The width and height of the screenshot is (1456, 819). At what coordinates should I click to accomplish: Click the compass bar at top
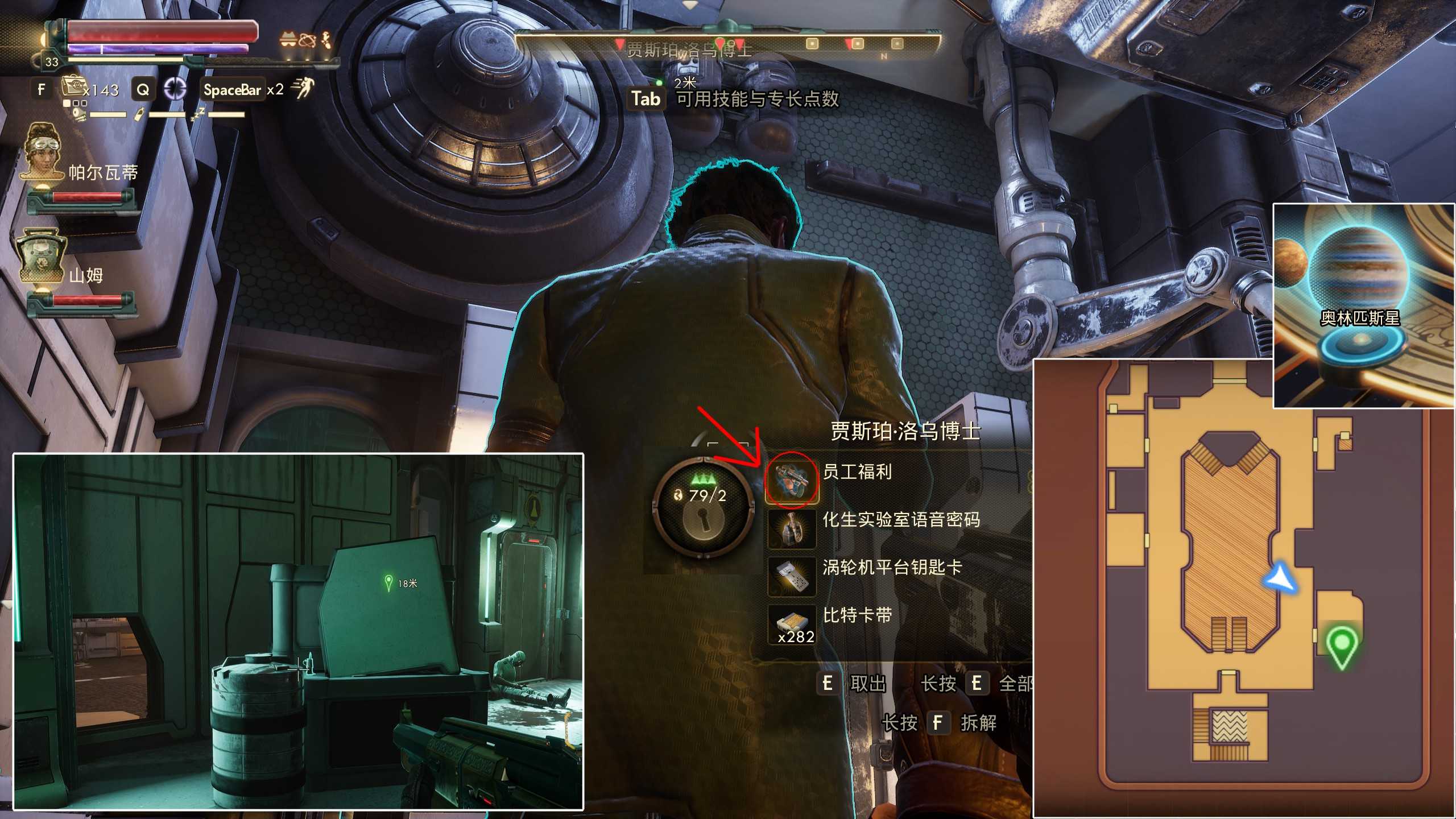click(x=727, y=44)
